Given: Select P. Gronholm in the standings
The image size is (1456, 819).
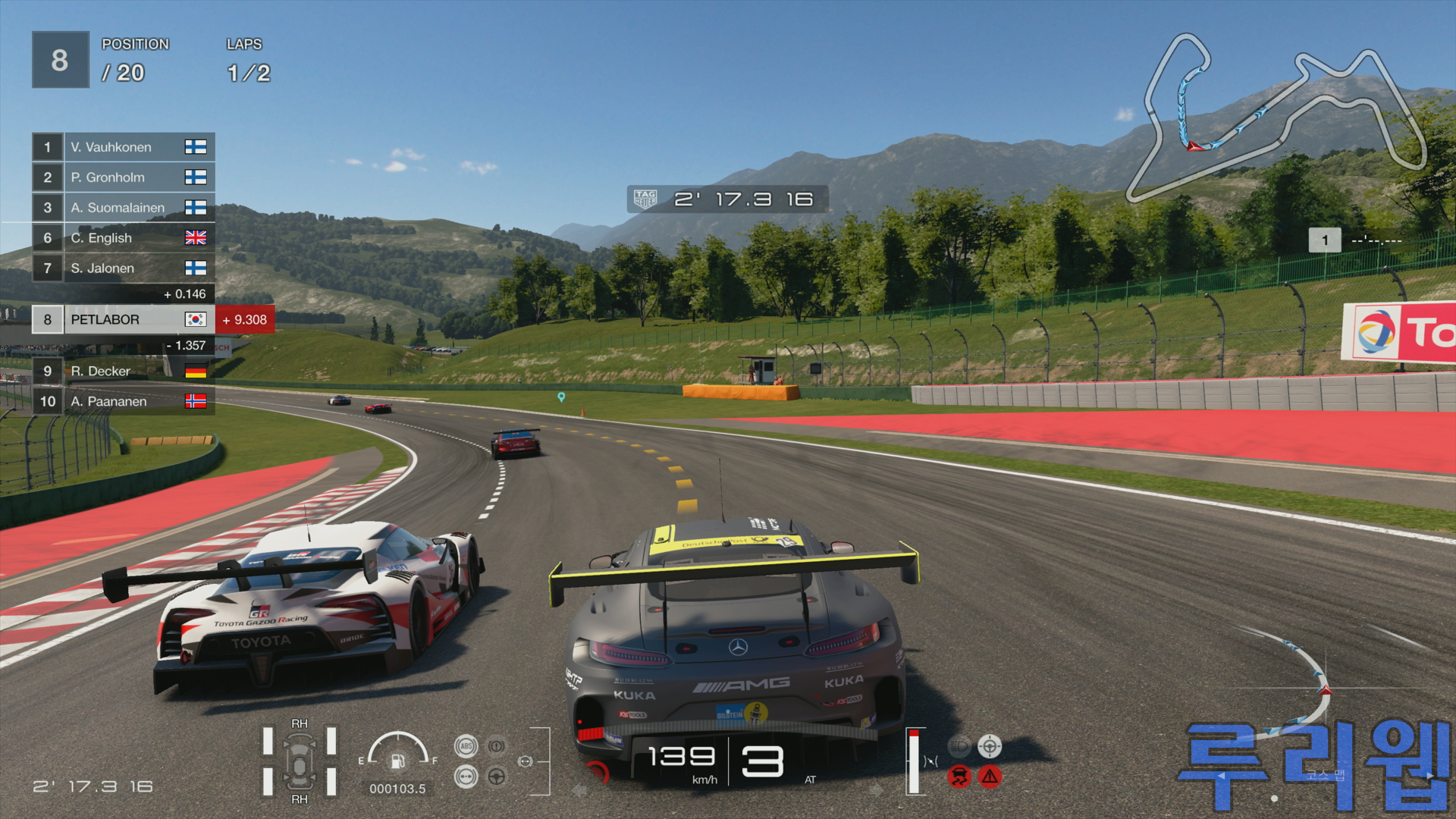Looking at the screenshot, I should pos(124,177).
